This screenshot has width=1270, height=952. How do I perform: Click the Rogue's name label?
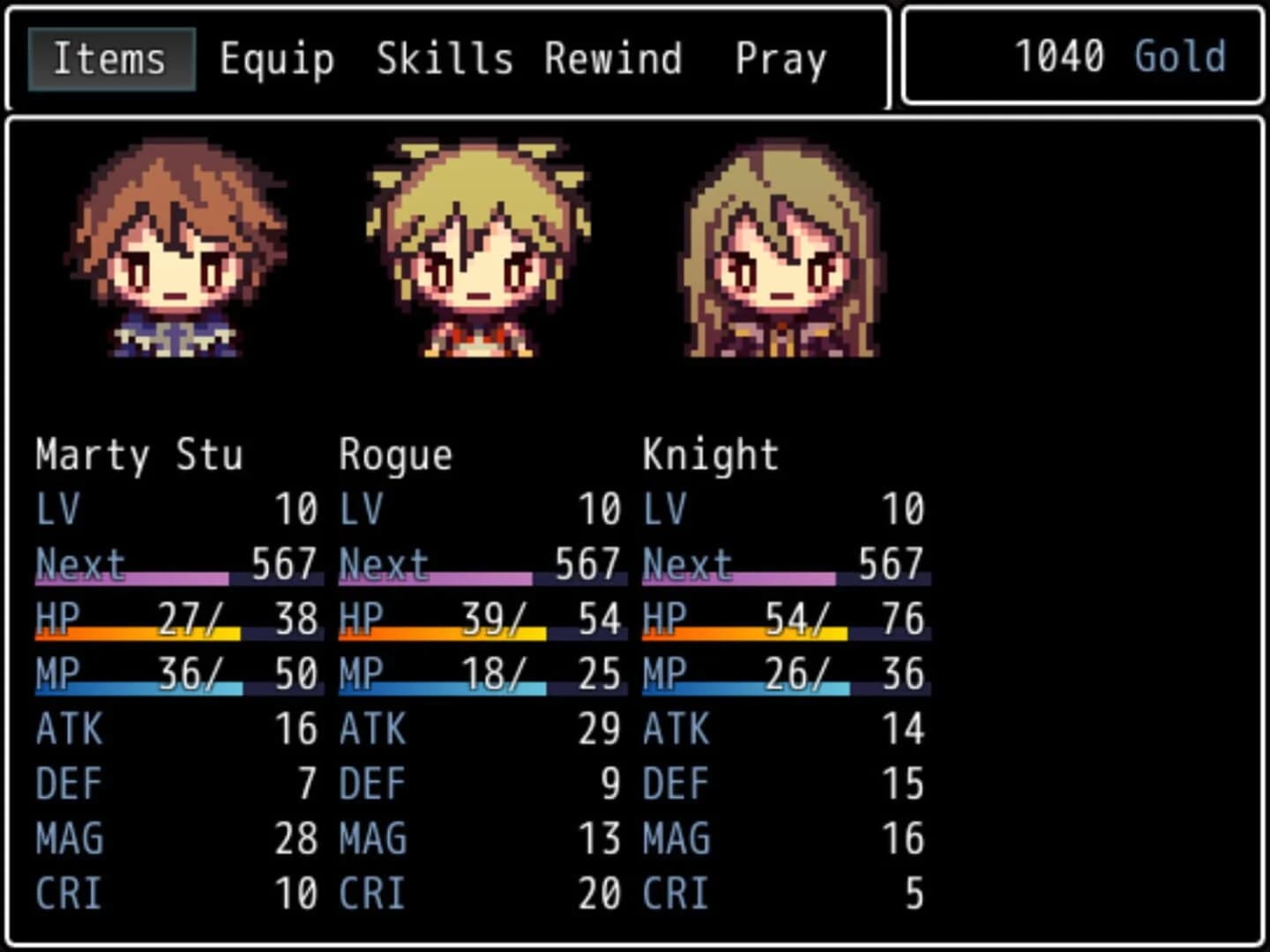click(x=396, y=455)
